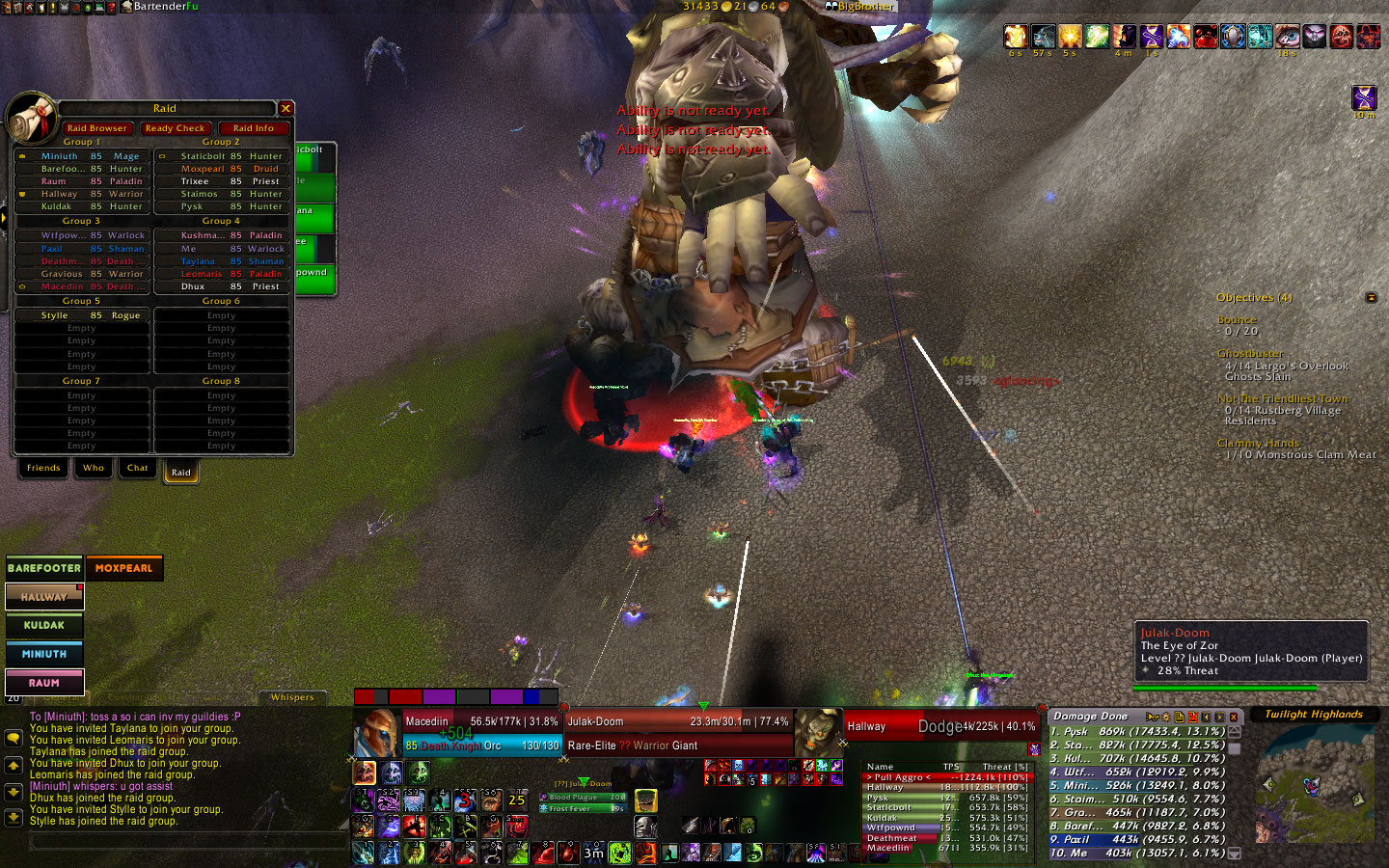Open the Raid Browser
This screenshot has width=1389, height=868.
tap(96, 127)
